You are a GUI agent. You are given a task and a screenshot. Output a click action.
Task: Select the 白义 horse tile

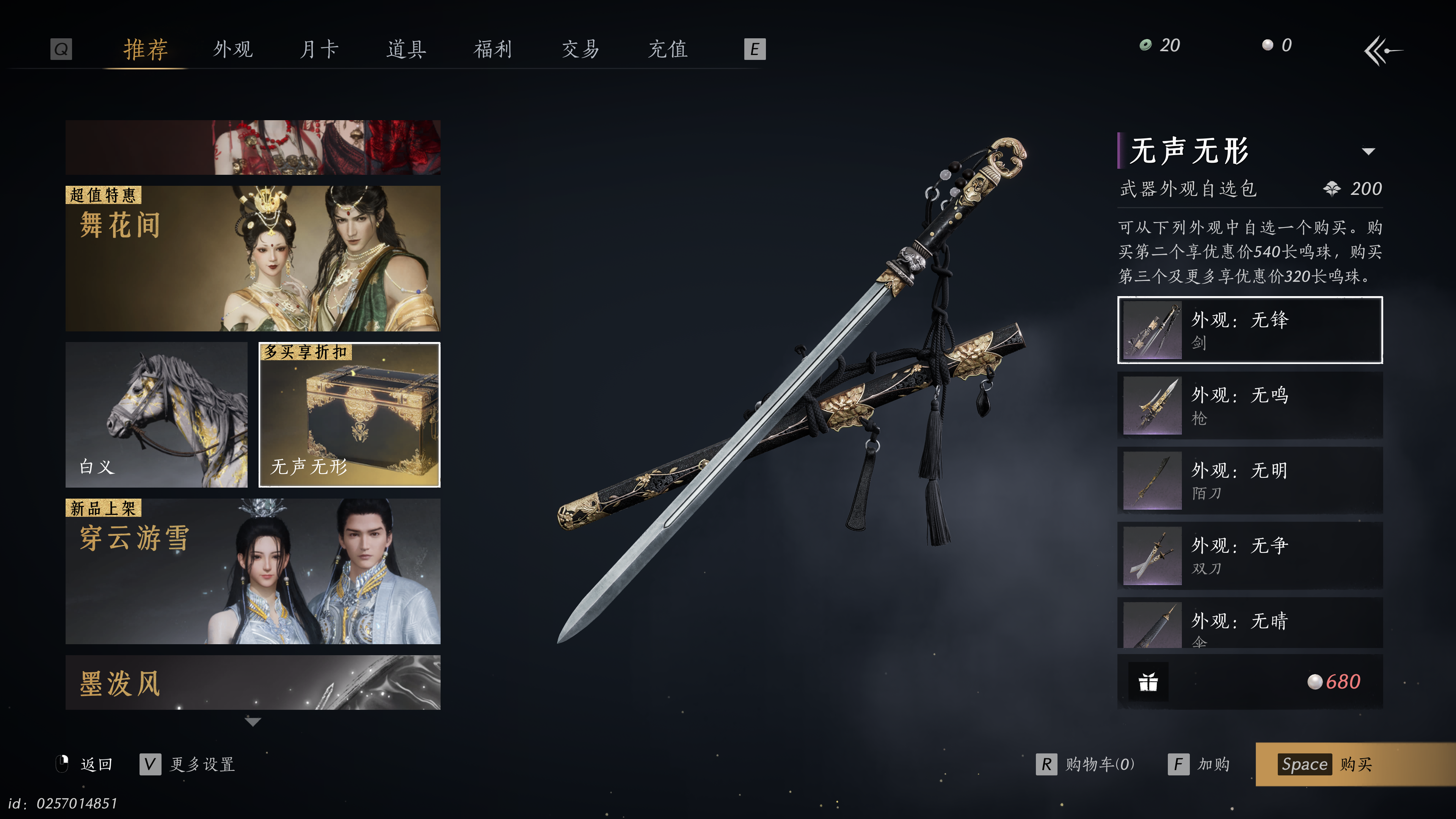coord(157,414)
